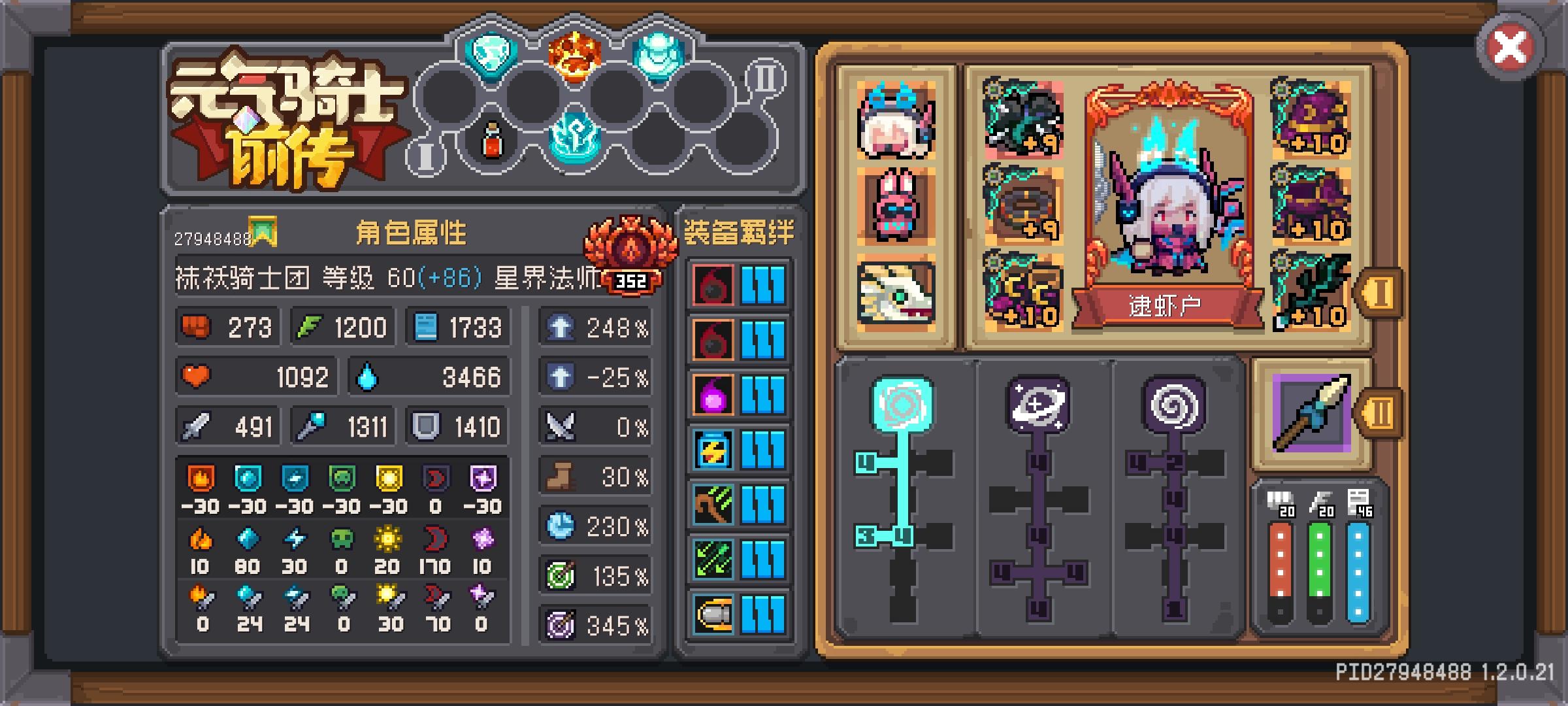Image resolution: width=1568 pixels, height=706 pixels.
Task: Open the fireball skill in the hex slot
Action: (x=574, y=56)
